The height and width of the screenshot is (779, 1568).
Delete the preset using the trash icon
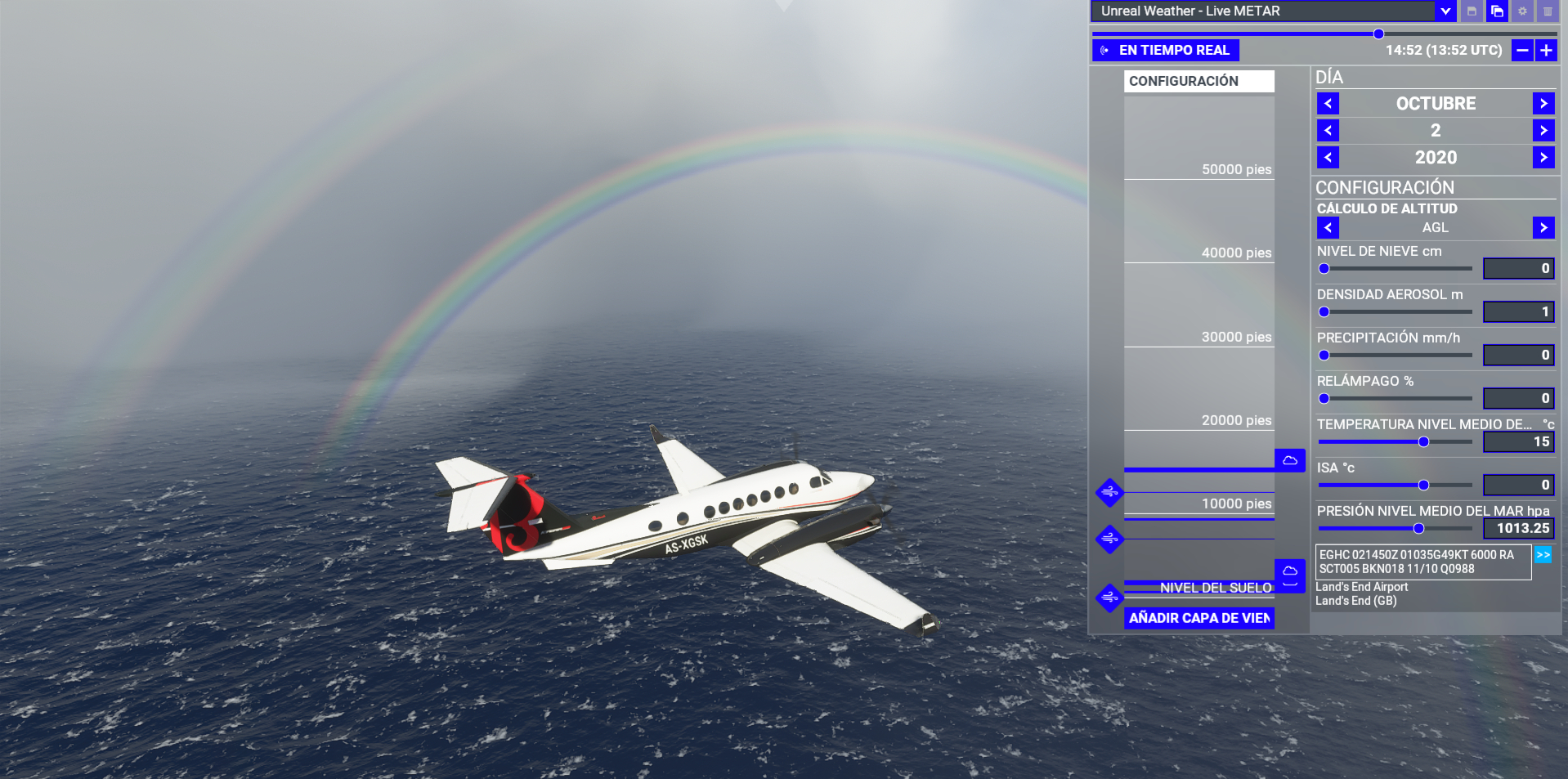1548,11
